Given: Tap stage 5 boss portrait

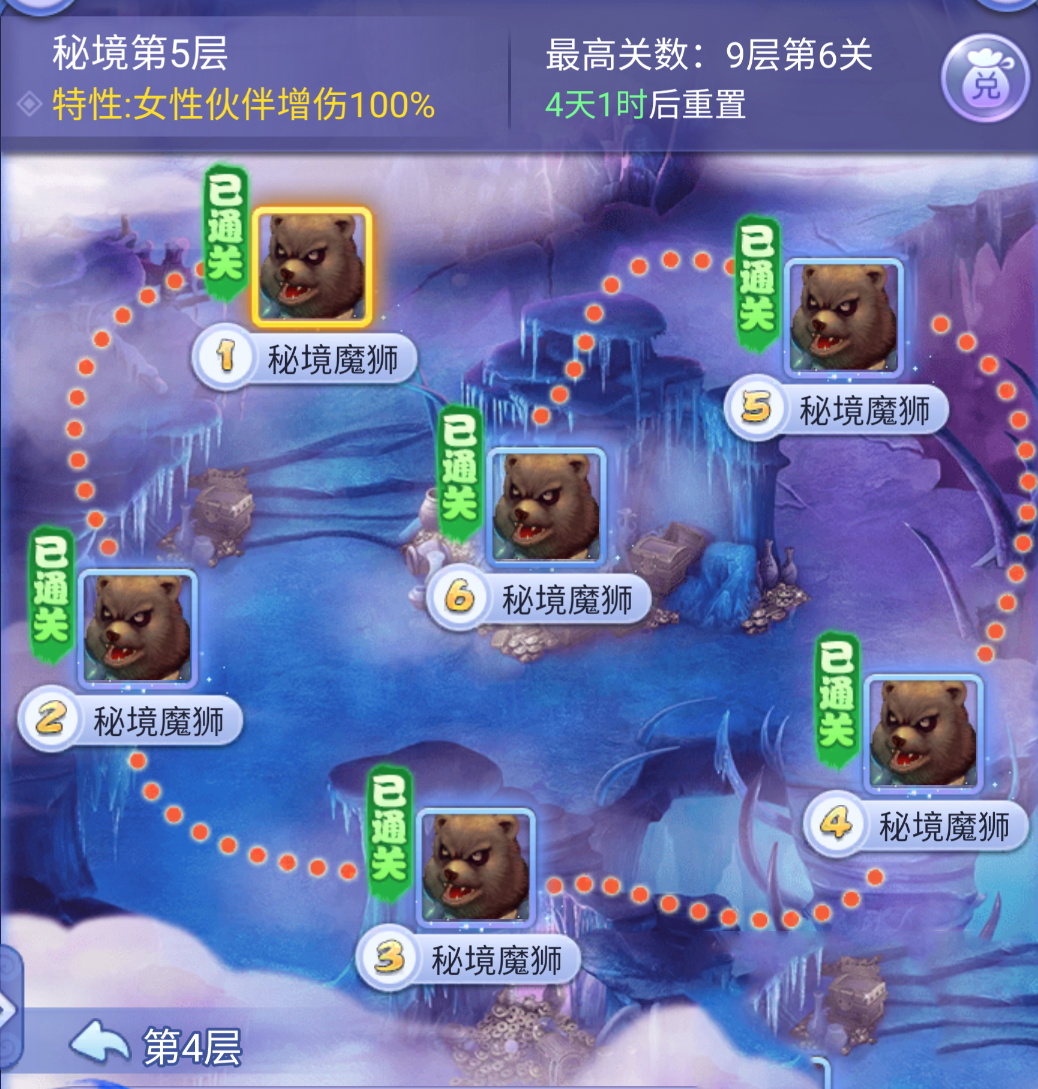Looking at the screenshot, I should [843, 317].
